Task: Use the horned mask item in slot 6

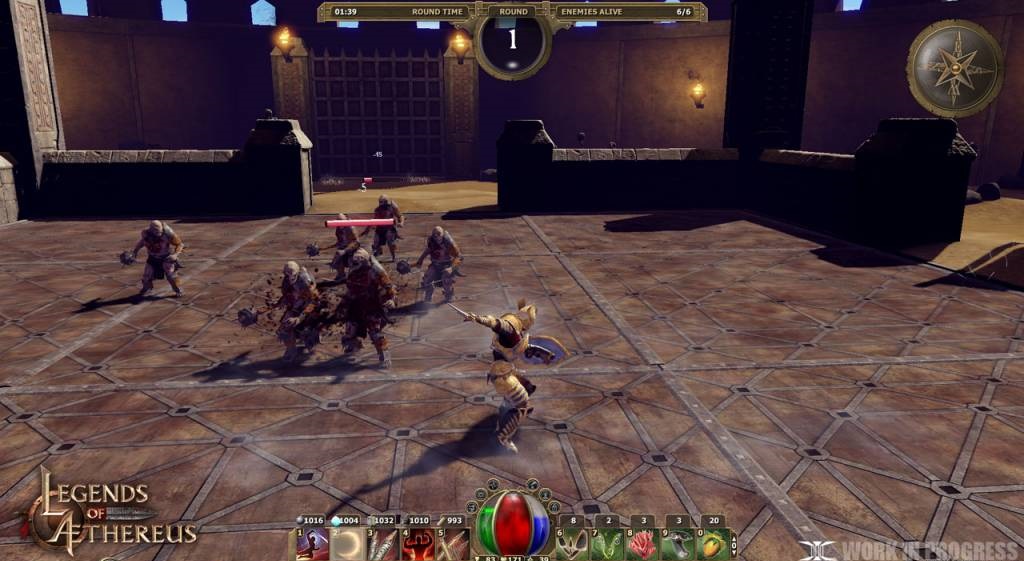Action: coord(572,543)
